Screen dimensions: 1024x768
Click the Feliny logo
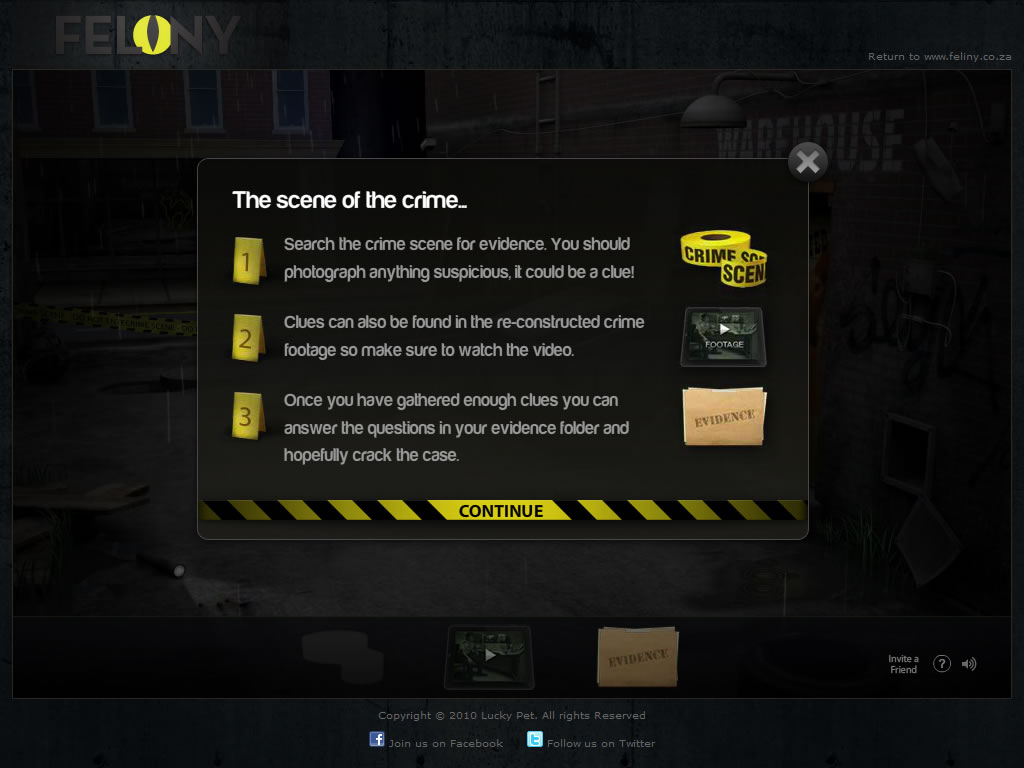click(x=147, y=35)
